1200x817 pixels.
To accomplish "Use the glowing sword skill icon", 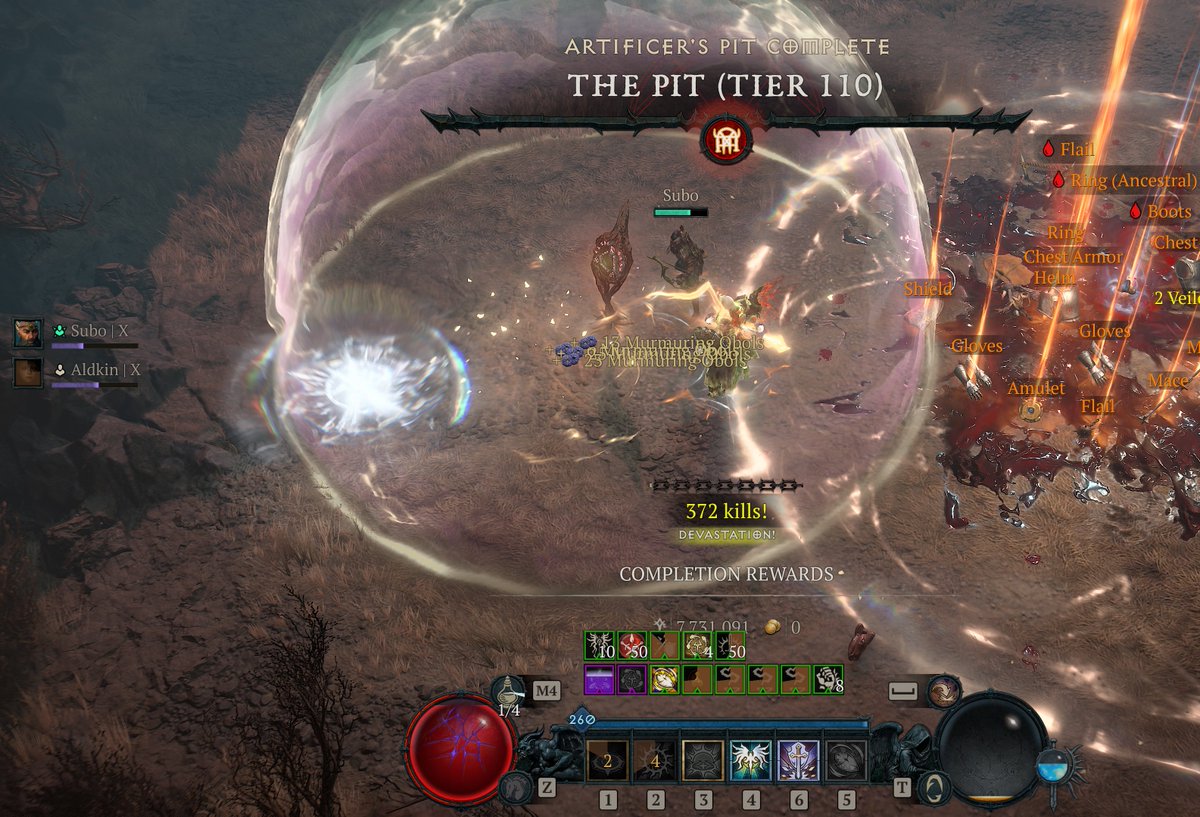I will [798, 761].
